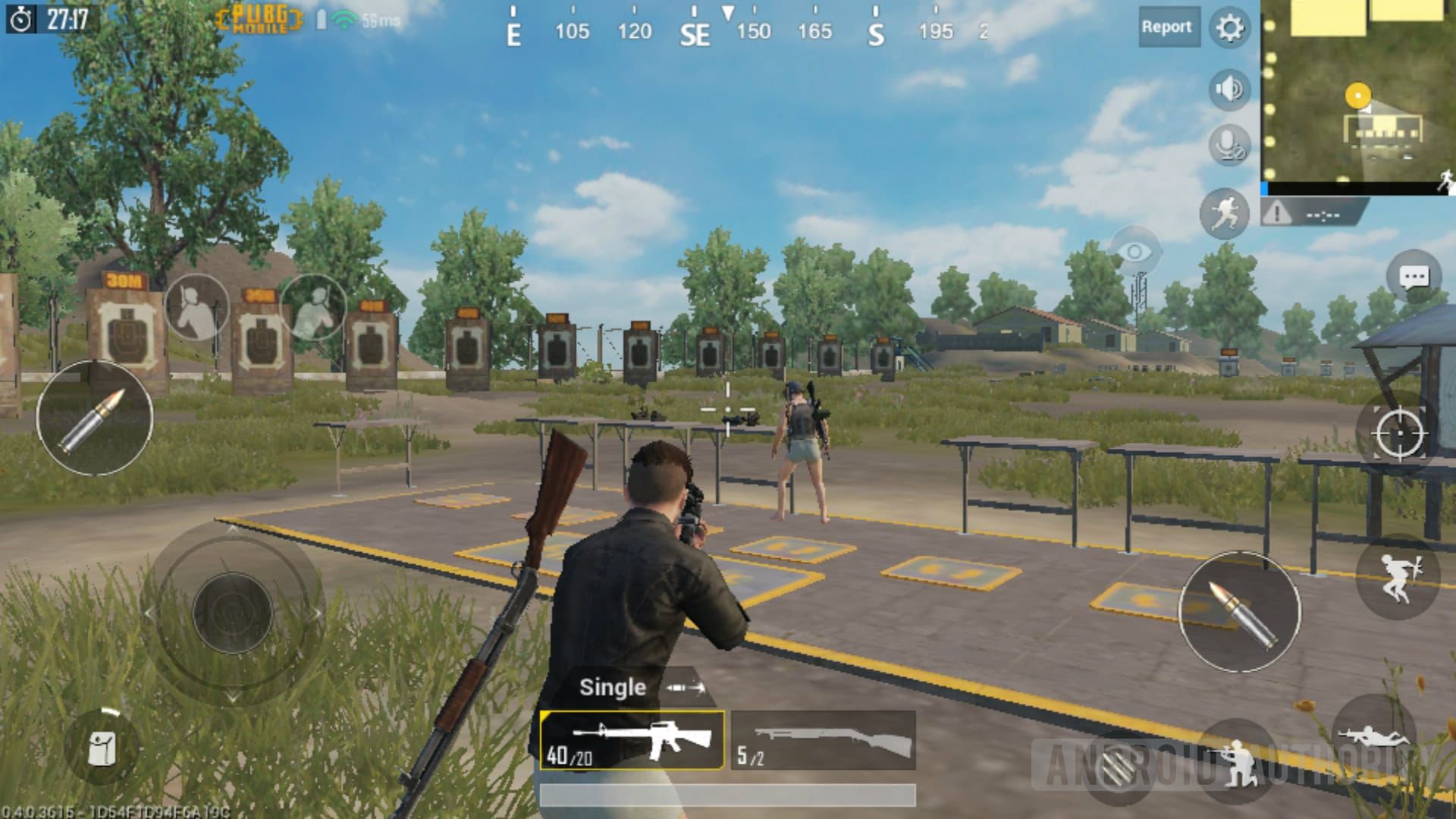The height and width of the screenshot is (819, 1456).
Task: Aim down sights with the scope crosshair icon
Action: point(1401,433)
